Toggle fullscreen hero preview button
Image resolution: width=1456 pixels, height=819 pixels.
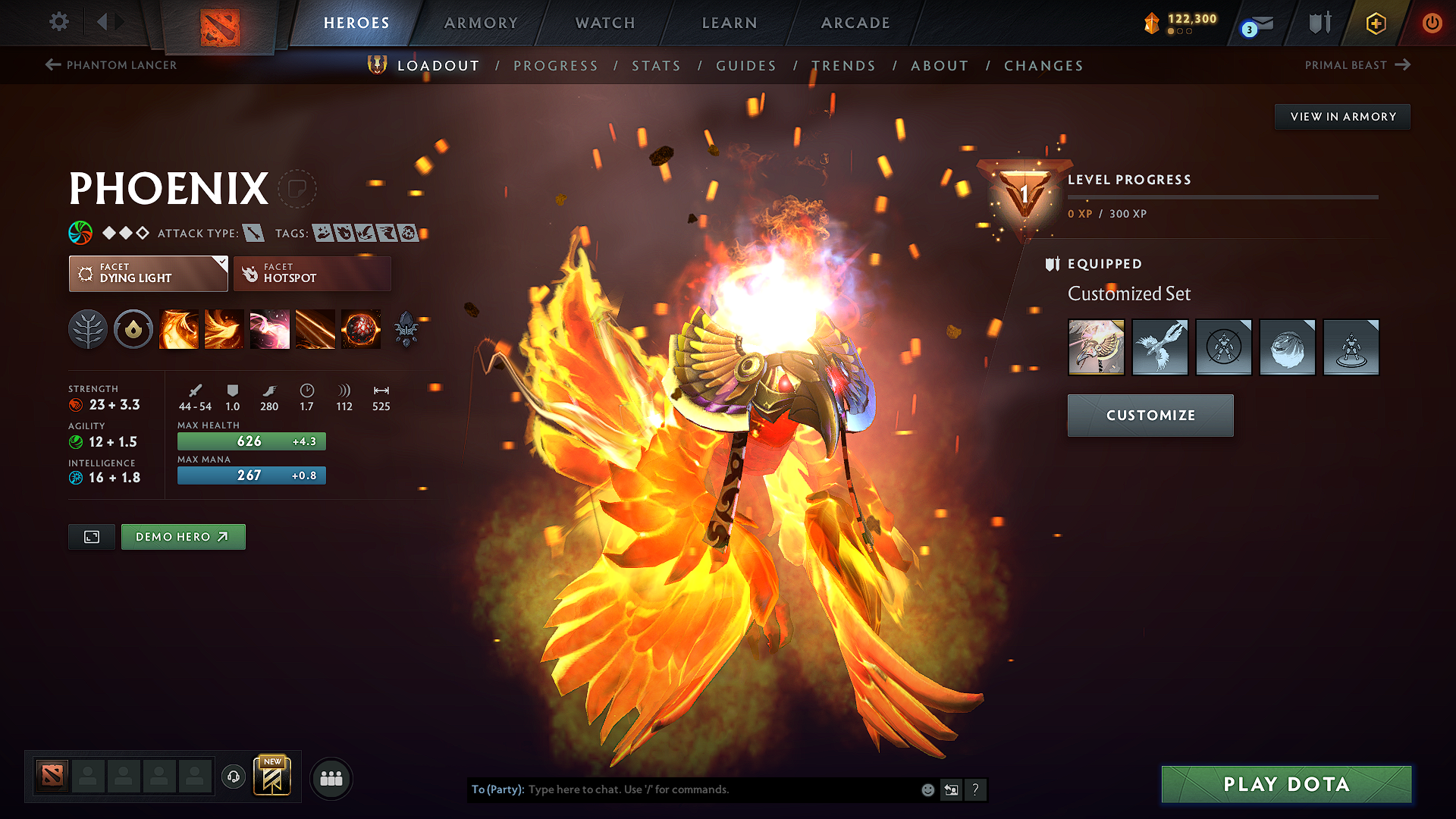[x=91, y=536]
